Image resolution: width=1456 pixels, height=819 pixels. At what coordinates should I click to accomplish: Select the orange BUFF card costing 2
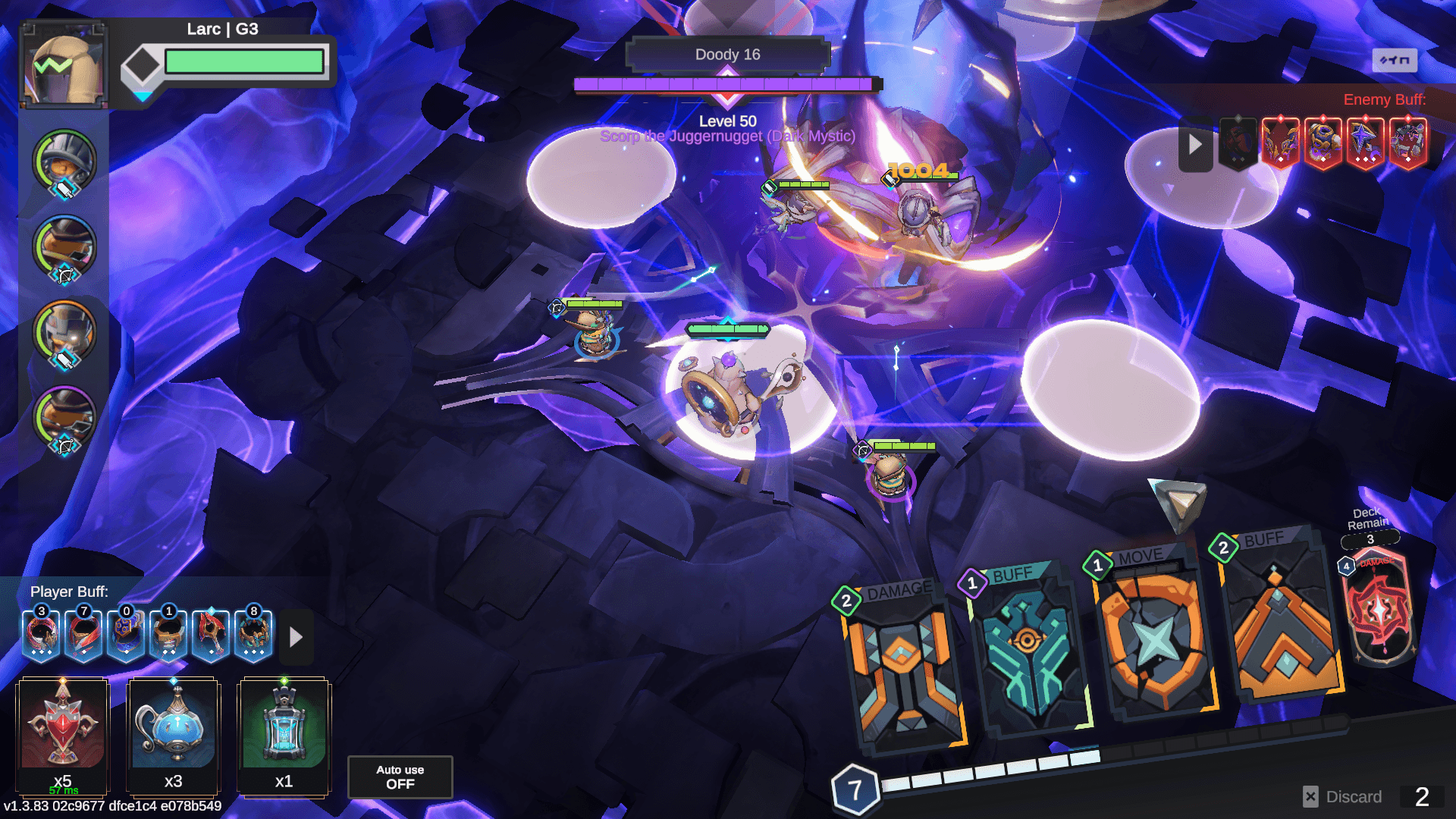coord(1282,618)
